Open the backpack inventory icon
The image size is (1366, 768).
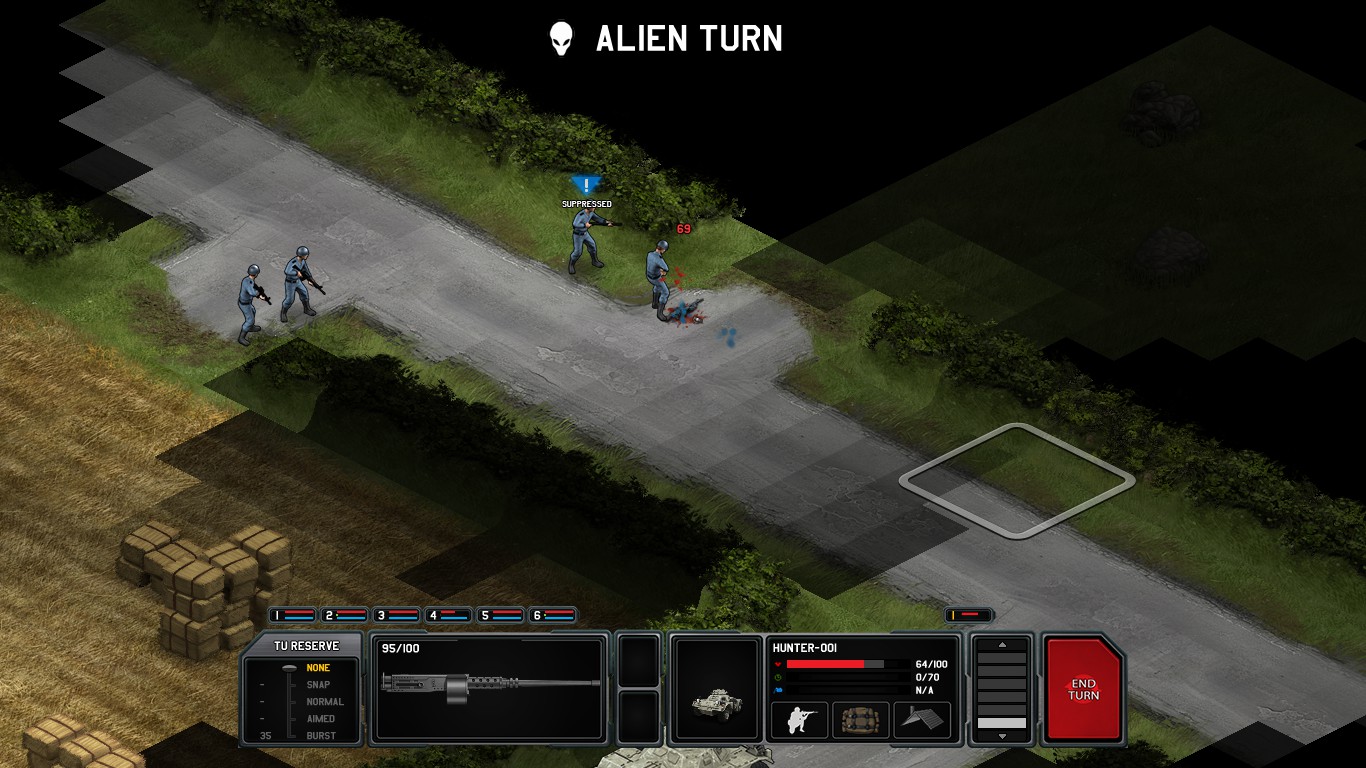(x=860, y=720)
